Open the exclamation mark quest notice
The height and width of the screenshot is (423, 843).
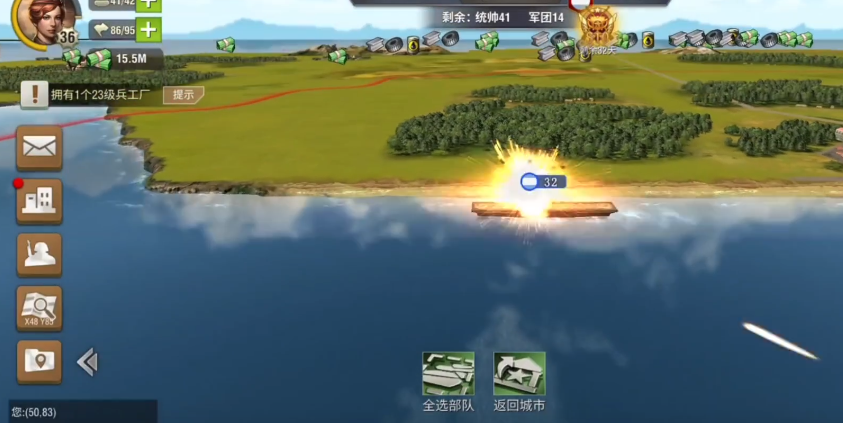pos(35,95)
